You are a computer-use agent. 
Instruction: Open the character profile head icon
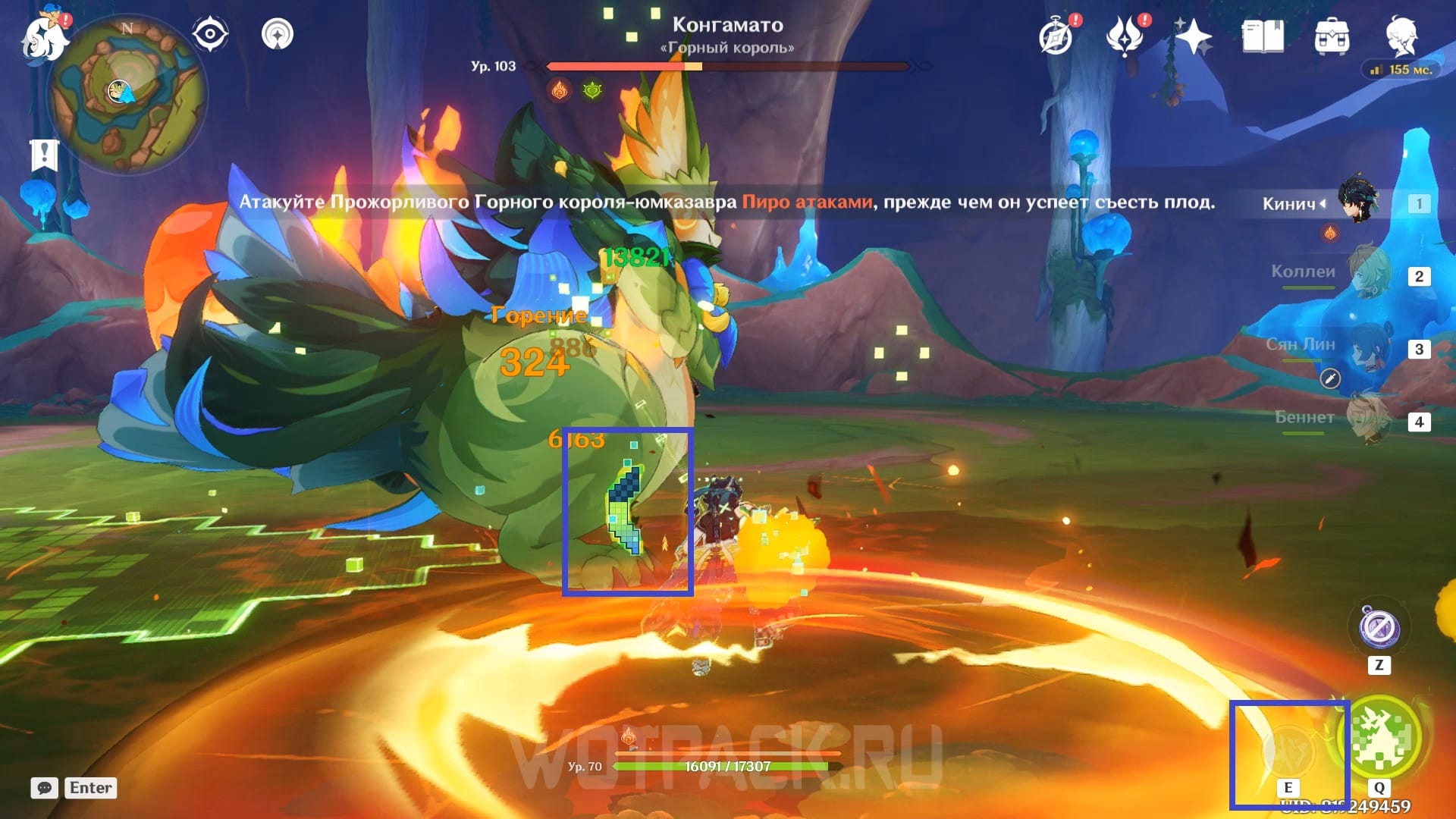pos(1401,35)
